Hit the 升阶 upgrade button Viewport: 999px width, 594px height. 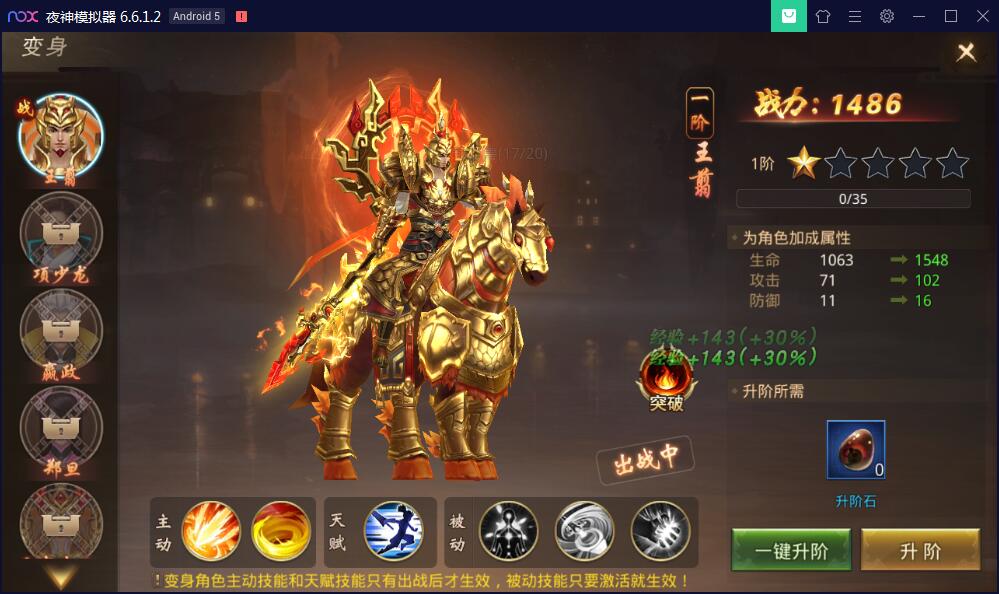click(920, 551)
